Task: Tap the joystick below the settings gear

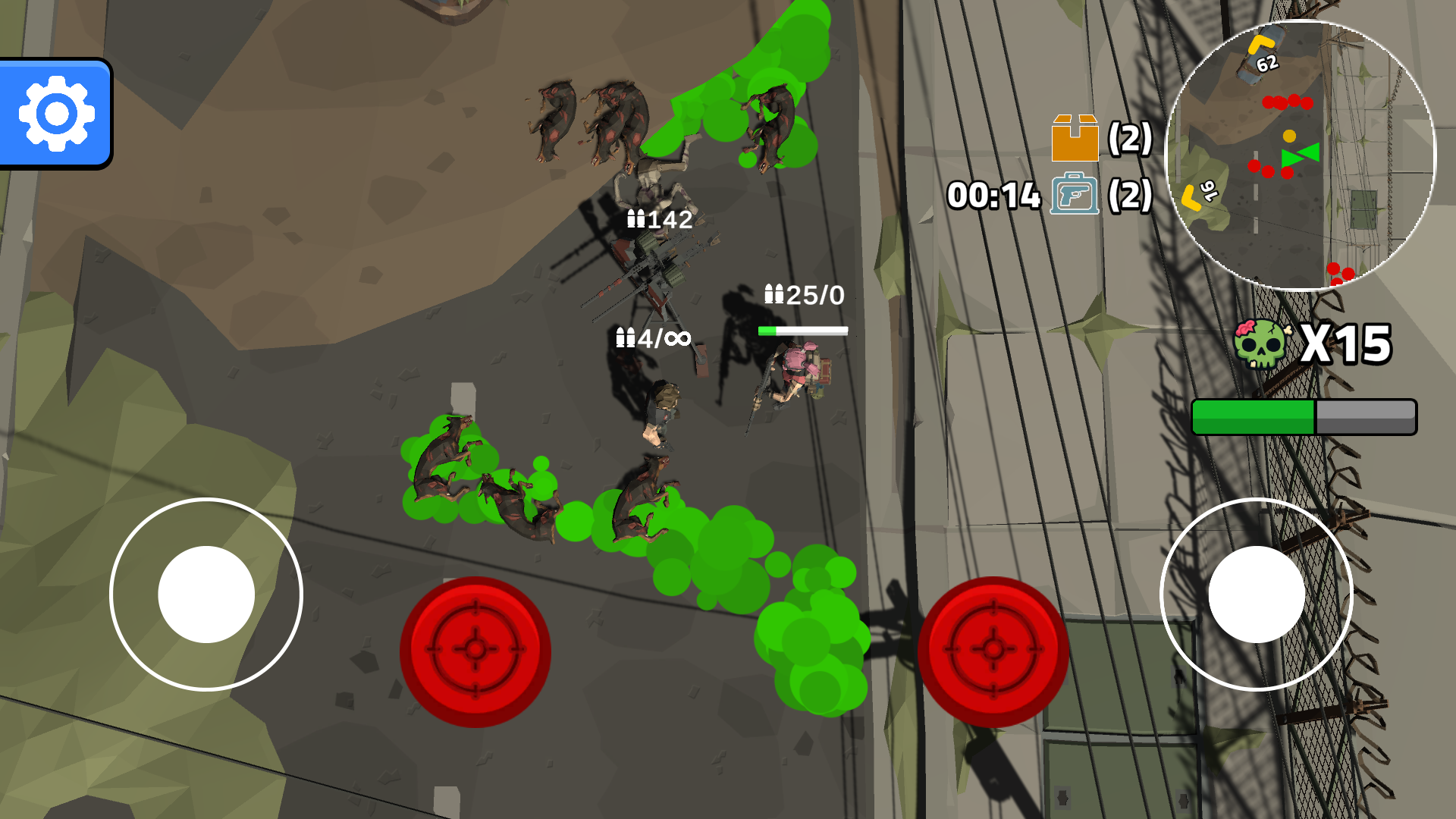Action: (206, 595)
